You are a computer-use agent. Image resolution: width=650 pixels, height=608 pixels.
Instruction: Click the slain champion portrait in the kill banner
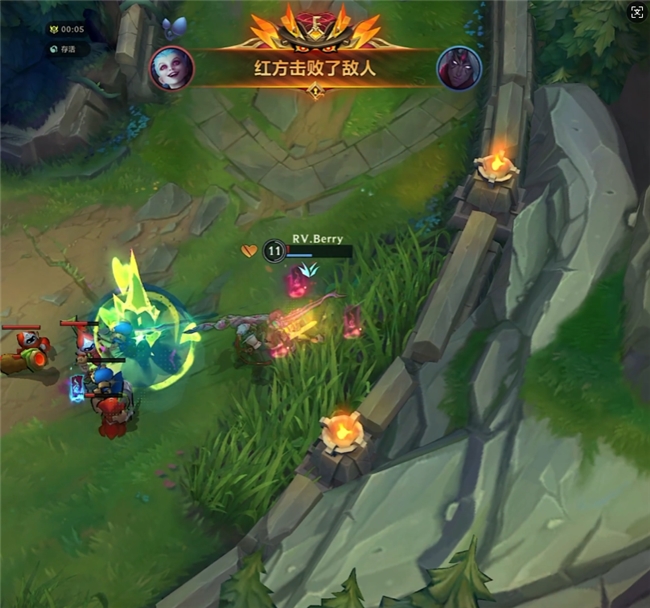click(459, 68)
